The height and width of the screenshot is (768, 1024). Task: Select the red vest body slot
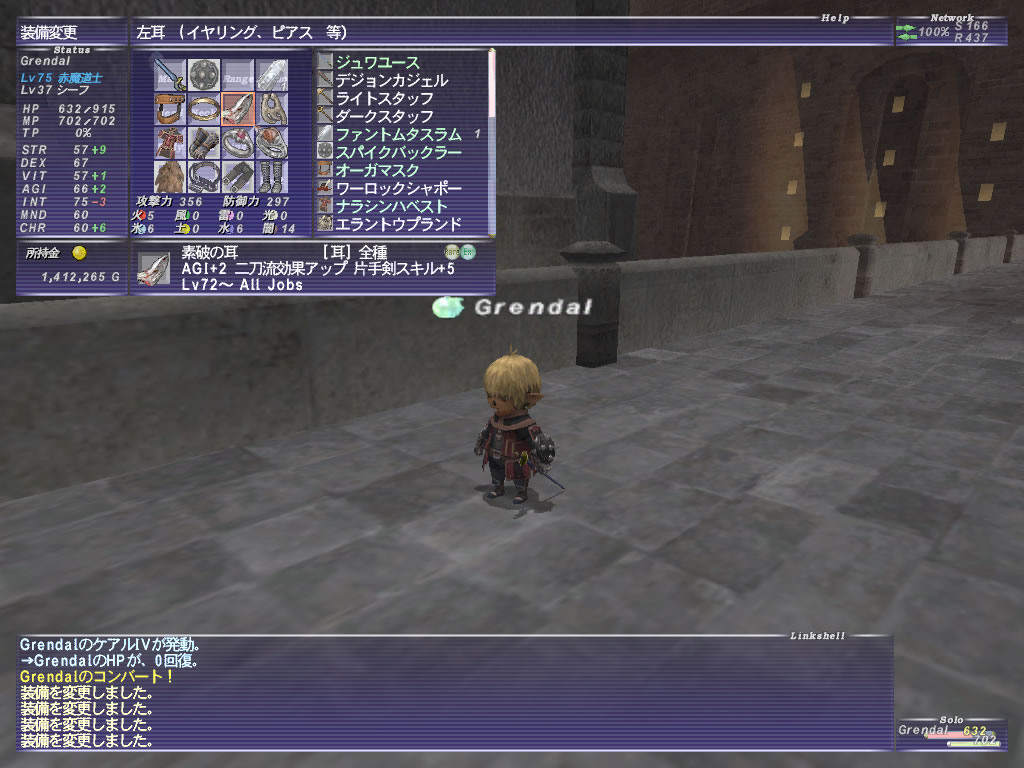click(170, 142)
